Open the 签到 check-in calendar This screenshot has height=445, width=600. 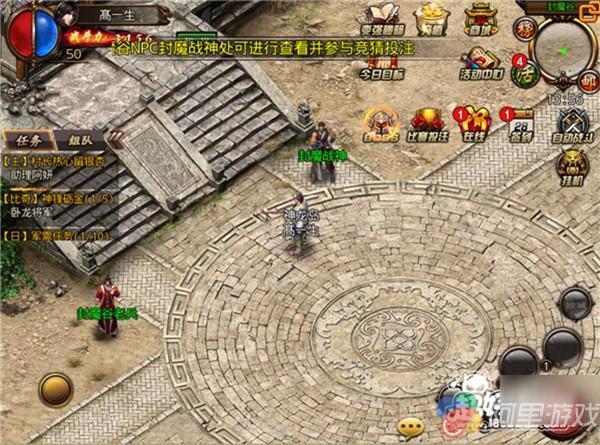520,126
